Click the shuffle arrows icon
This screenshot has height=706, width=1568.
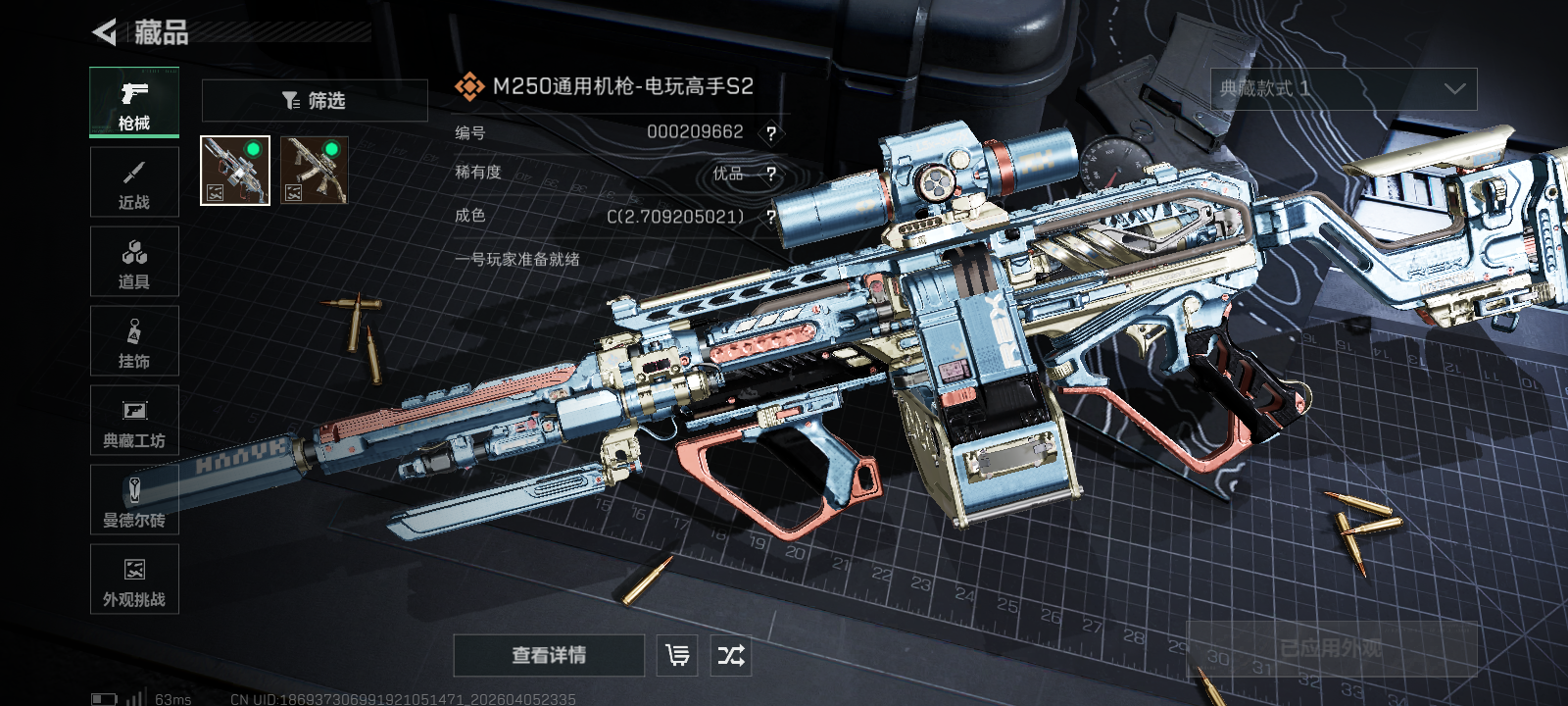tap(731, 655)
